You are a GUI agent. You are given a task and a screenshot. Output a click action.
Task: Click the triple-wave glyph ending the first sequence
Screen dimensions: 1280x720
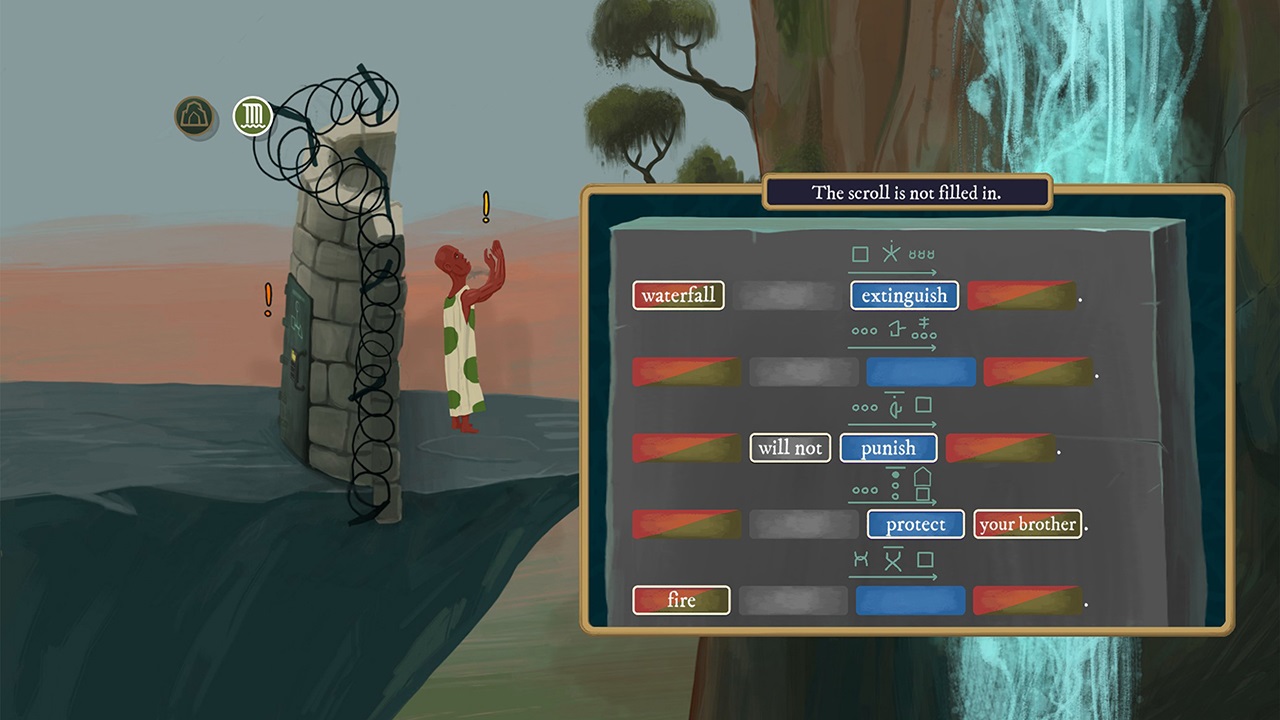[923, 254]
